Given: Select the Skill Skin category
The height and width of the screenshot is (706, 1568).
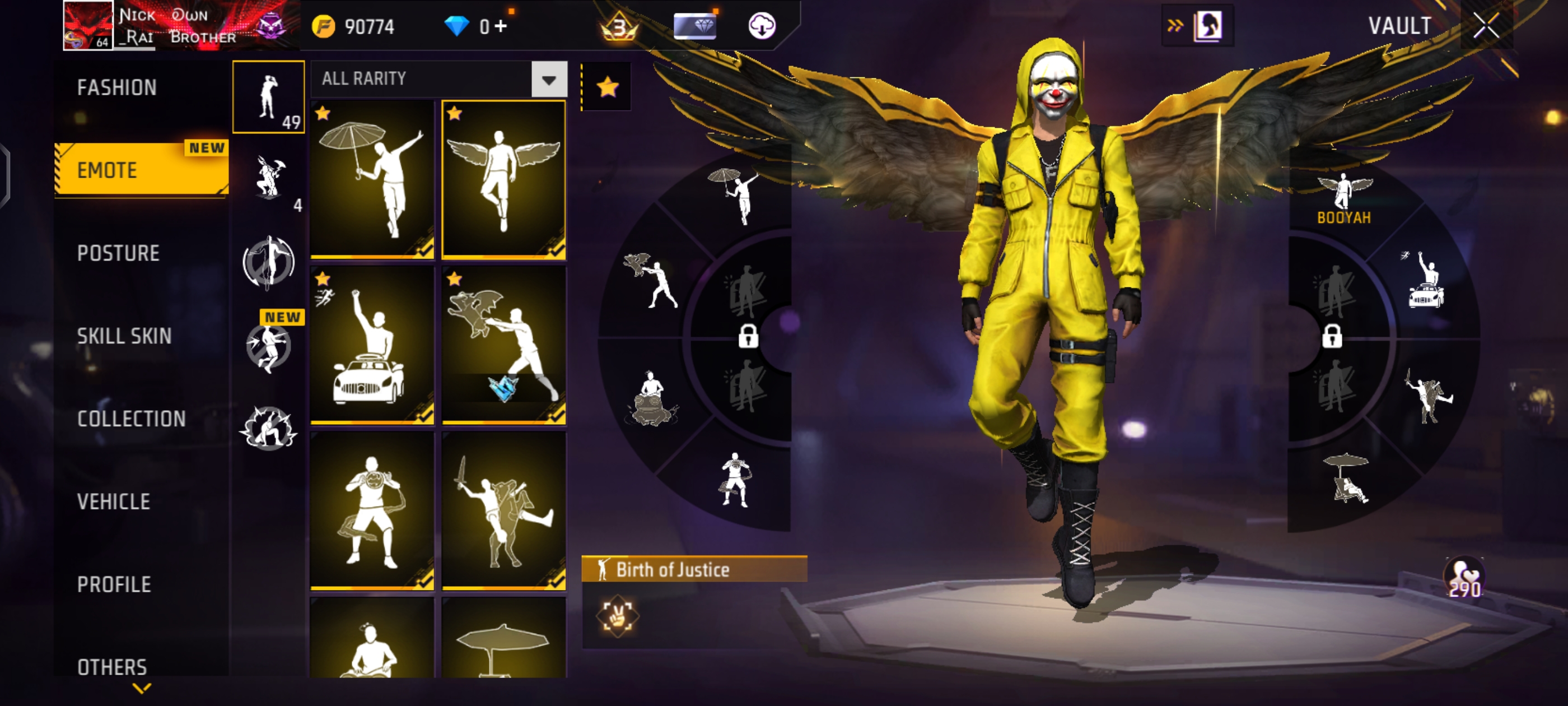Looking at the screenshot, I should (124, 336).
